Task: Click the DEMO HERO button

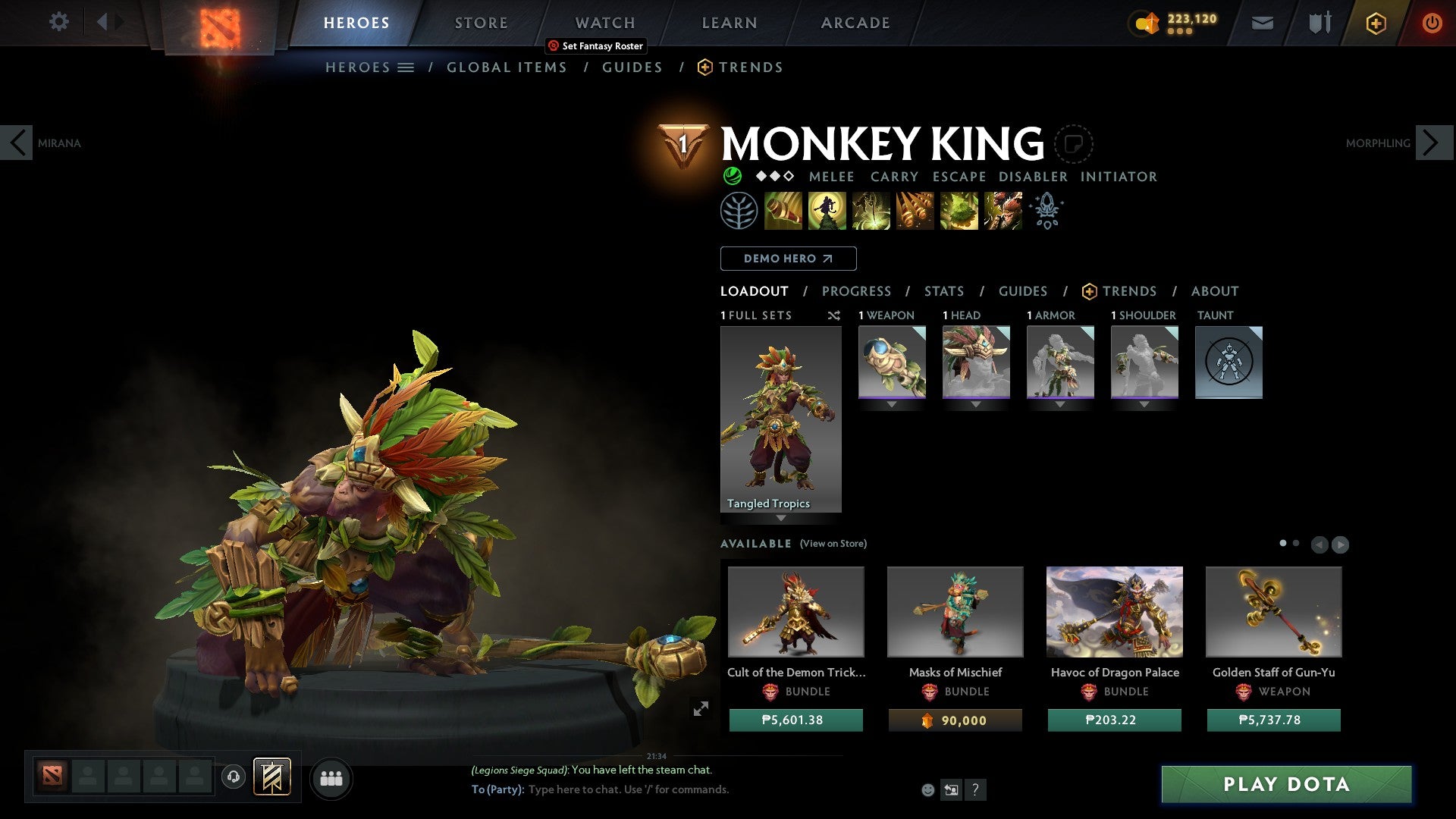Action: tap(788, 258)
